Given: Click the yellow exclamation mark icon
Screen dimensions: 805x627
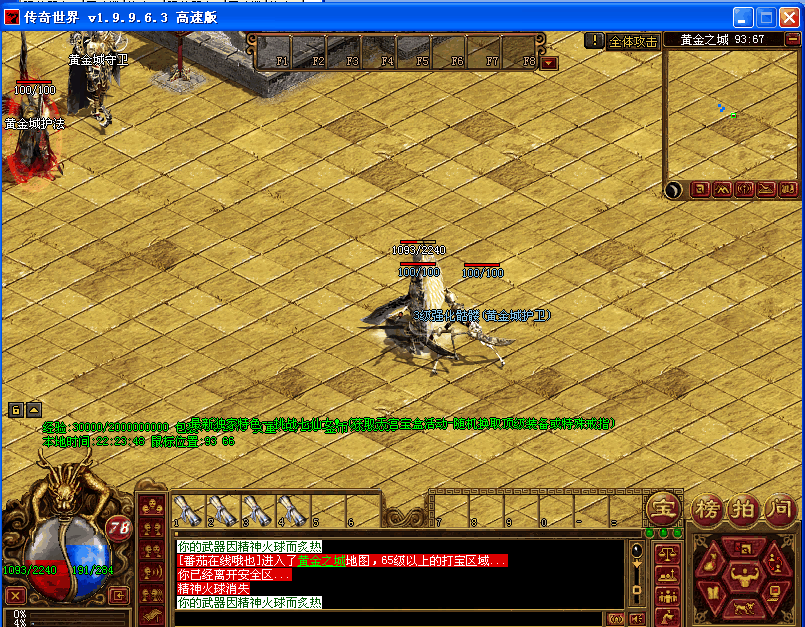Looking at the screenshot, I should tap(595, 41).
